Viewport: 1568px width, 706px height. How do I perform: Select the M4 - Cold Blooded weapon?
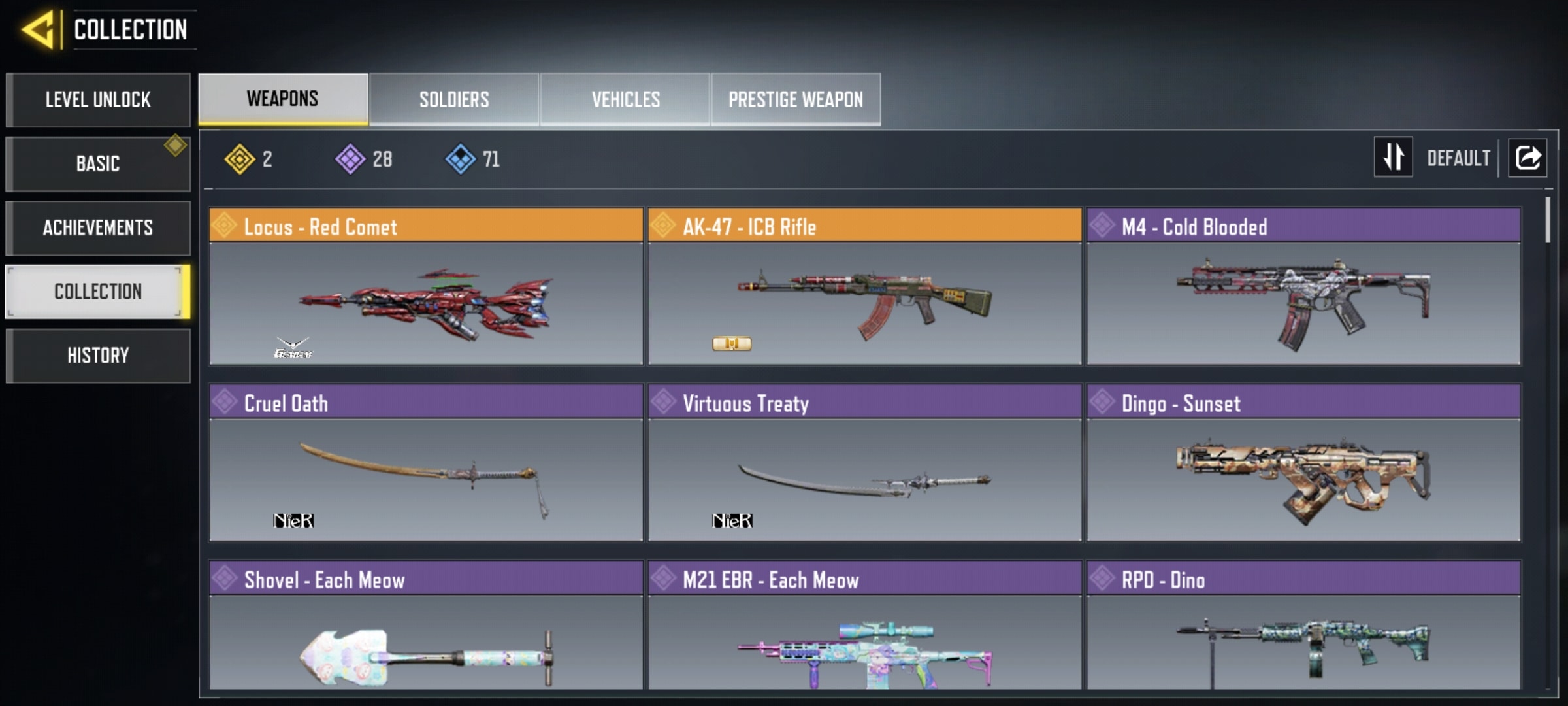1303,286
